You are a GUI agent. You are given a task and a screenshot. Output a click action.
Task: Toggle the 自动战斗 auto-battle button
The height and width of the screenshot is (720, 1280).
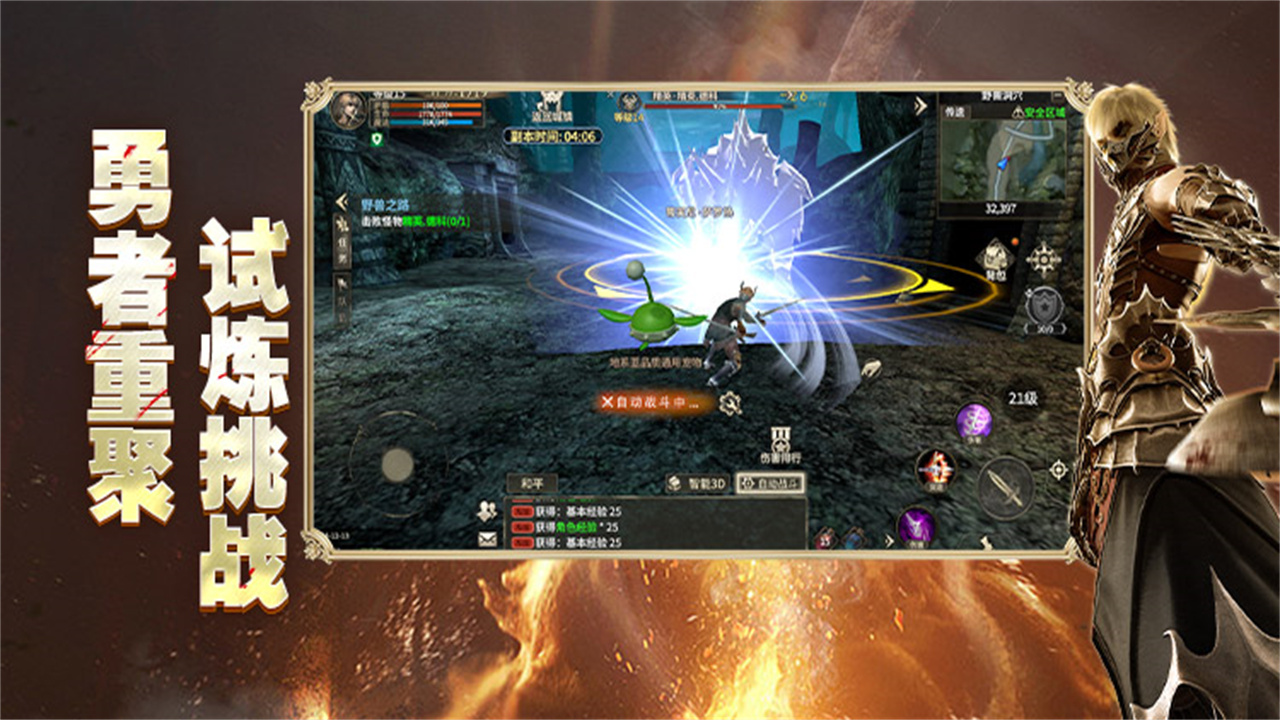pyautogui.click(x=770, y=484)
